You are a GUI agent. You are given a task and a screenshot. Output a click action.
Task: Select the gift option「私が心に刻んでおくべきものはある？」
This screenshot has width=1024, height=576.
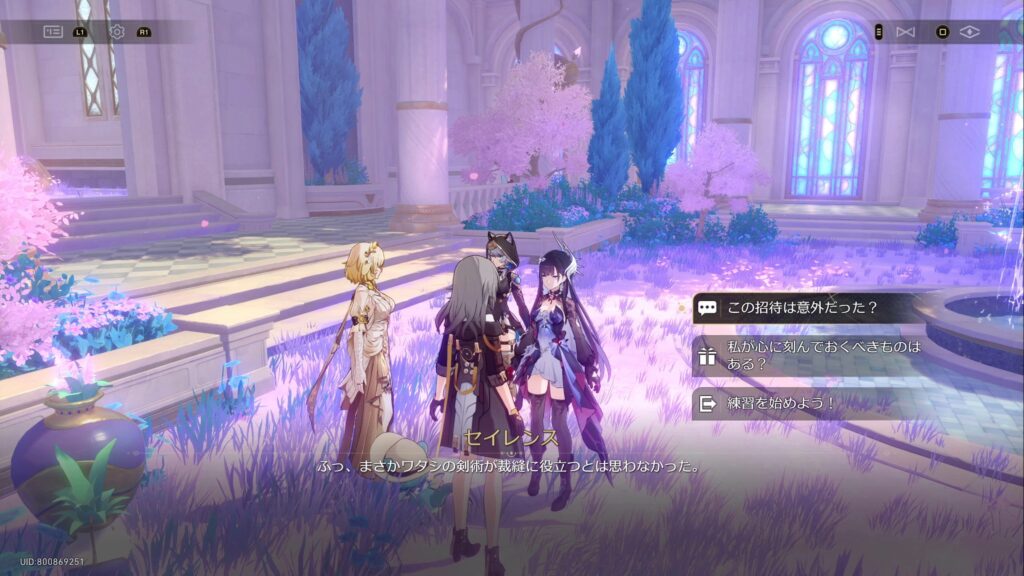coord(810,355)
